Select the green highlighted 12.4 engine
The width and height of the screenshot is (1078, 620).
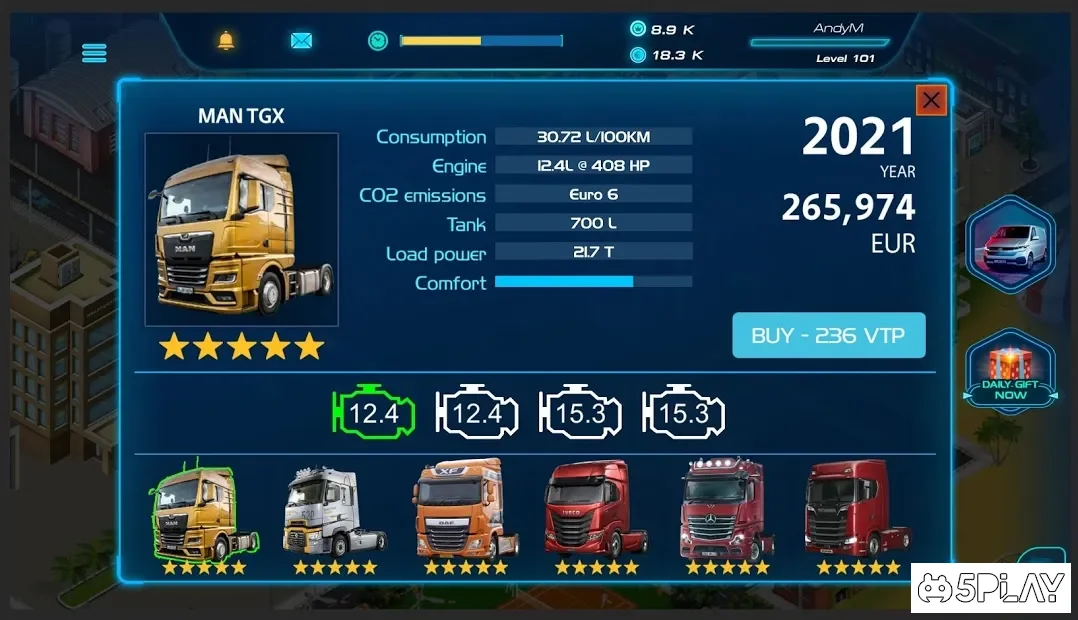tap(372, 412)
